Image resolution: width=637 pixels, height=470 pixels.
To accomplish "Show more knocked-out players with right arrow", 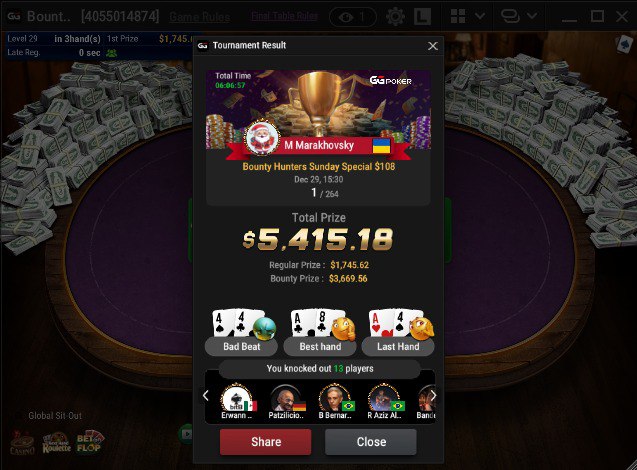I will point(432,396).
